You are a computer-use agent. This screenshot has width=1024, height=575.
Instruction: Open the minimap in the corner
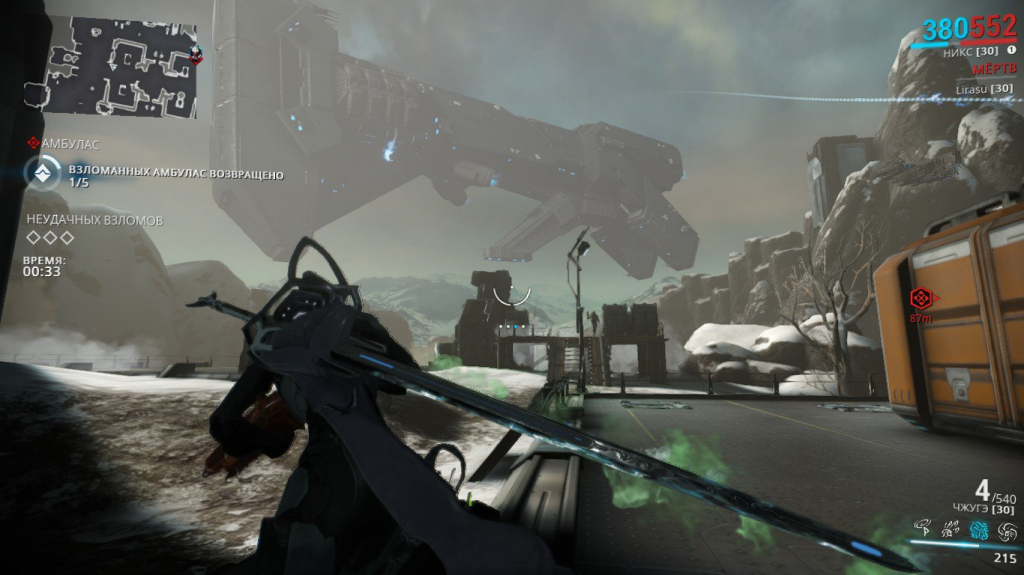pos(121,66)
